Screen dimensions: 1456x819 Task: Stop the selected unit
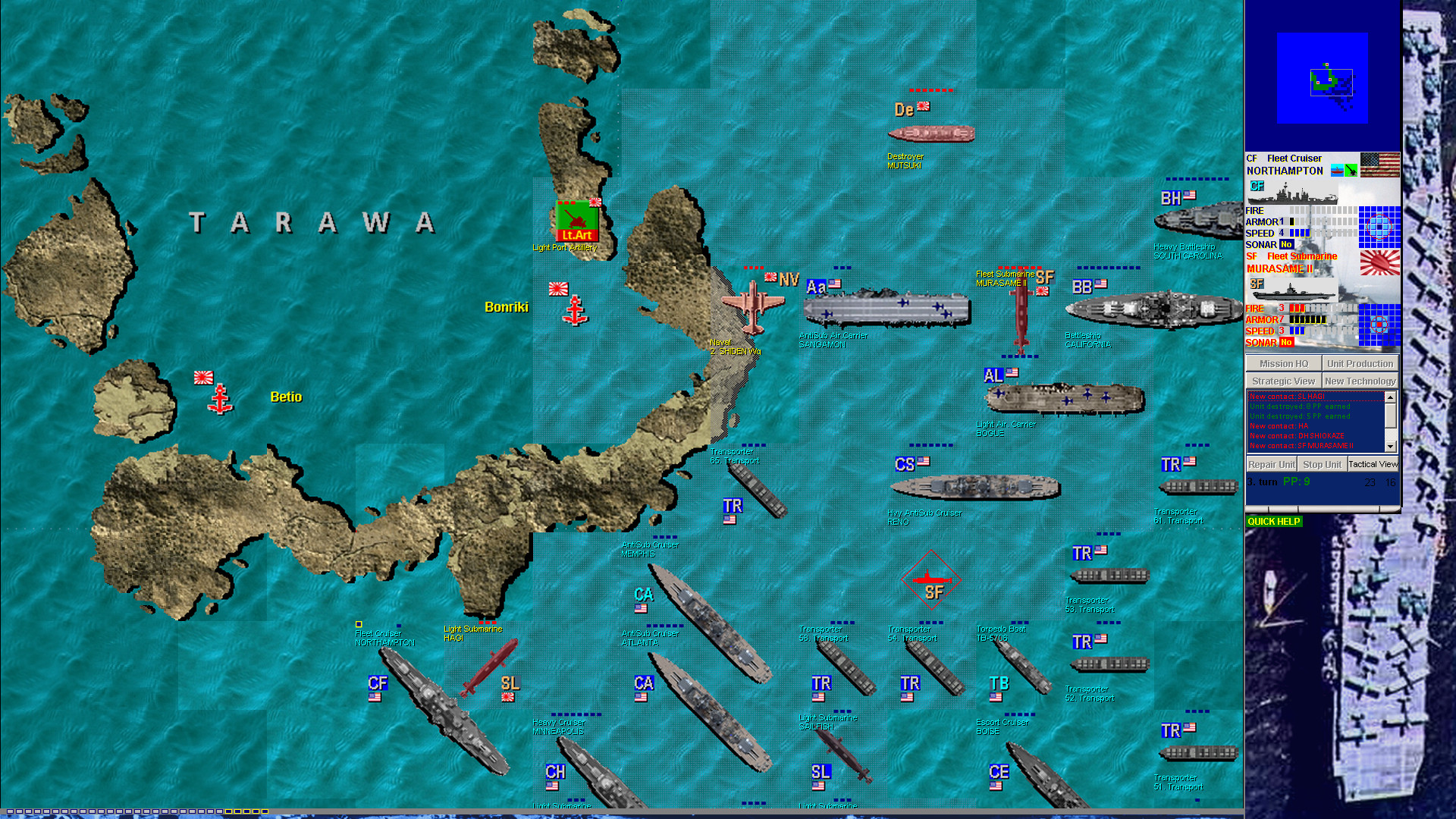click(1323, 464)
